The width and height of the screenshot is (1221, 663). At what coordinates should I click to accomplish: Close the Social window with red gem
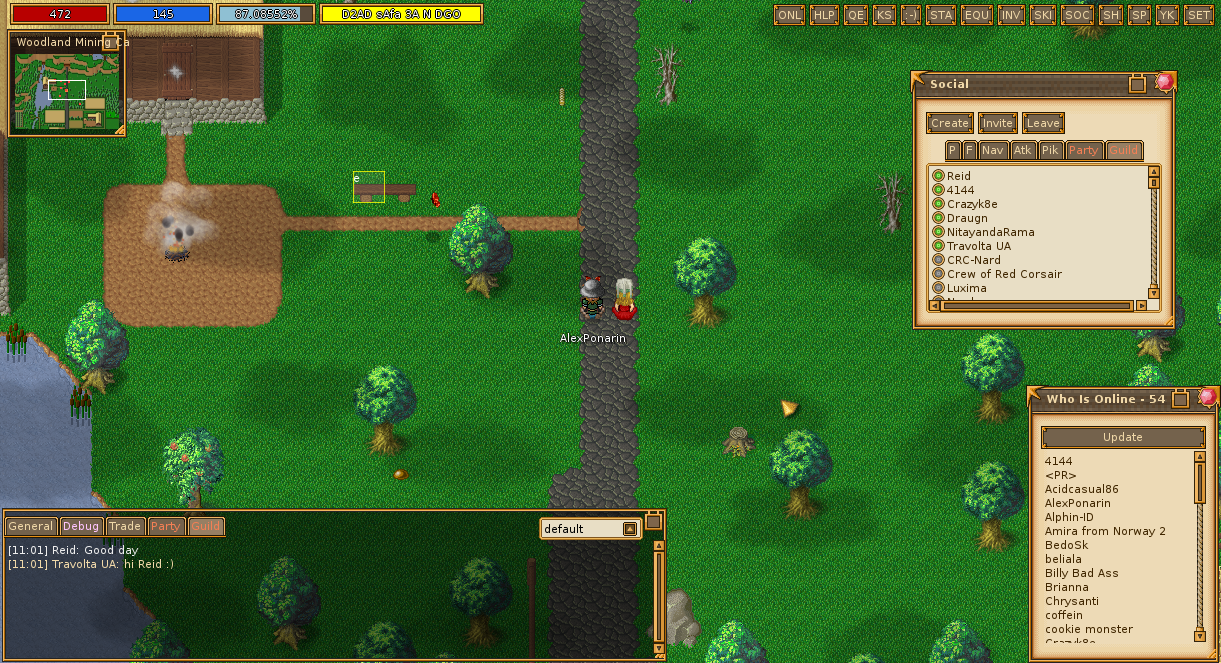(1165, 83)
